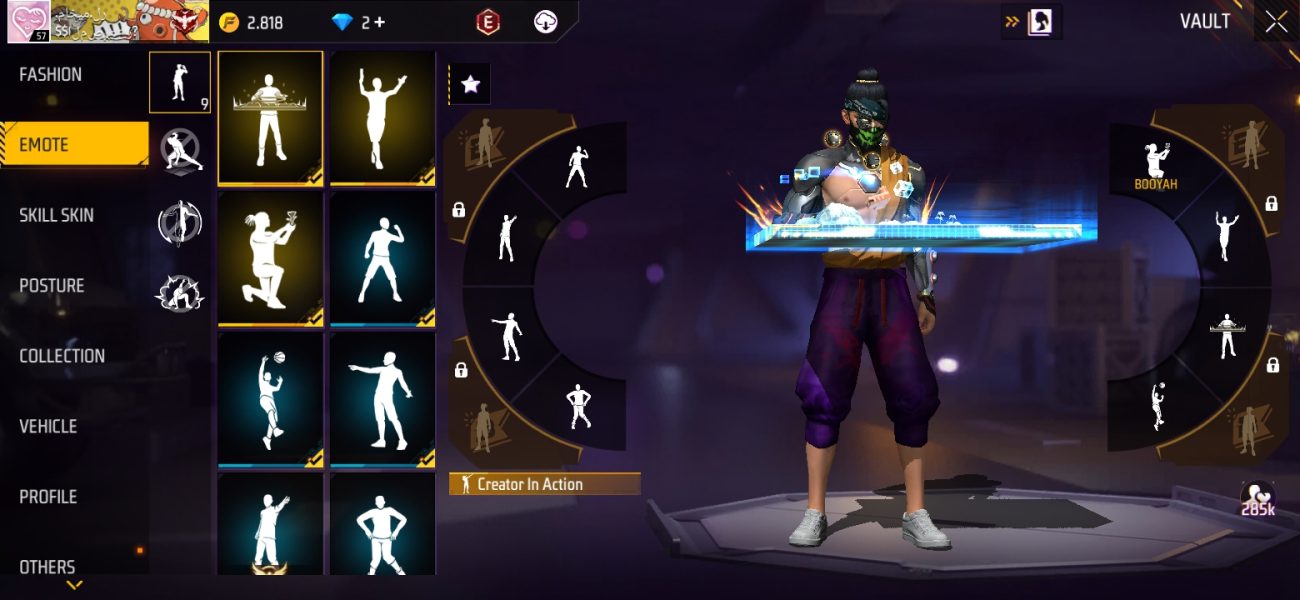Open the cloud download icon
Image resolution: width=1300 pixels, height=600 pixels.
pyautogui.click(x=545, y=22)
